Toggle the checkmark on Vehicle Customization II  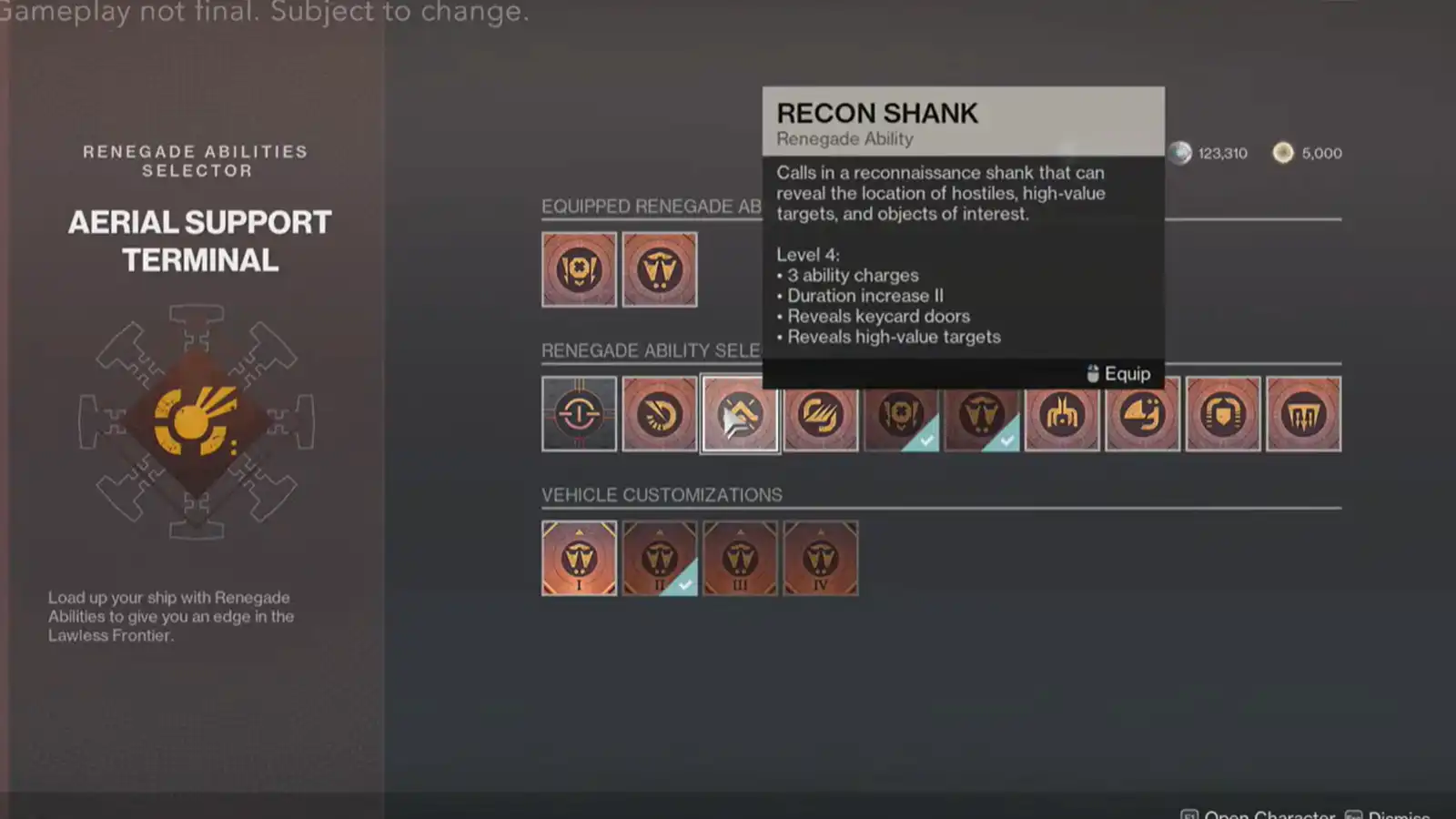(660, 557)
